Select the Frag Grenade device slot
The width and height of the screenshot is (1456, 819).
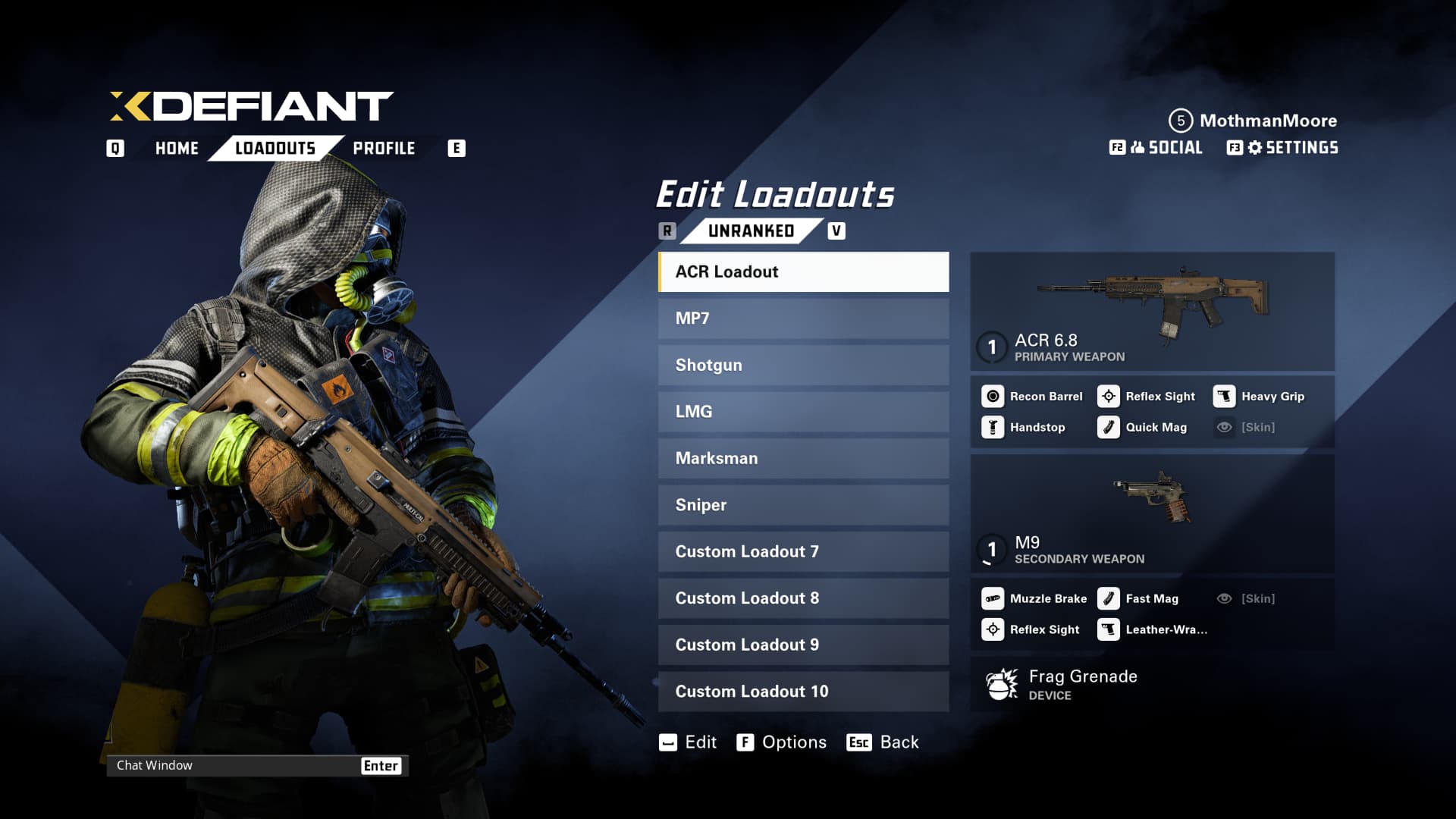[x=1152, y=684]
